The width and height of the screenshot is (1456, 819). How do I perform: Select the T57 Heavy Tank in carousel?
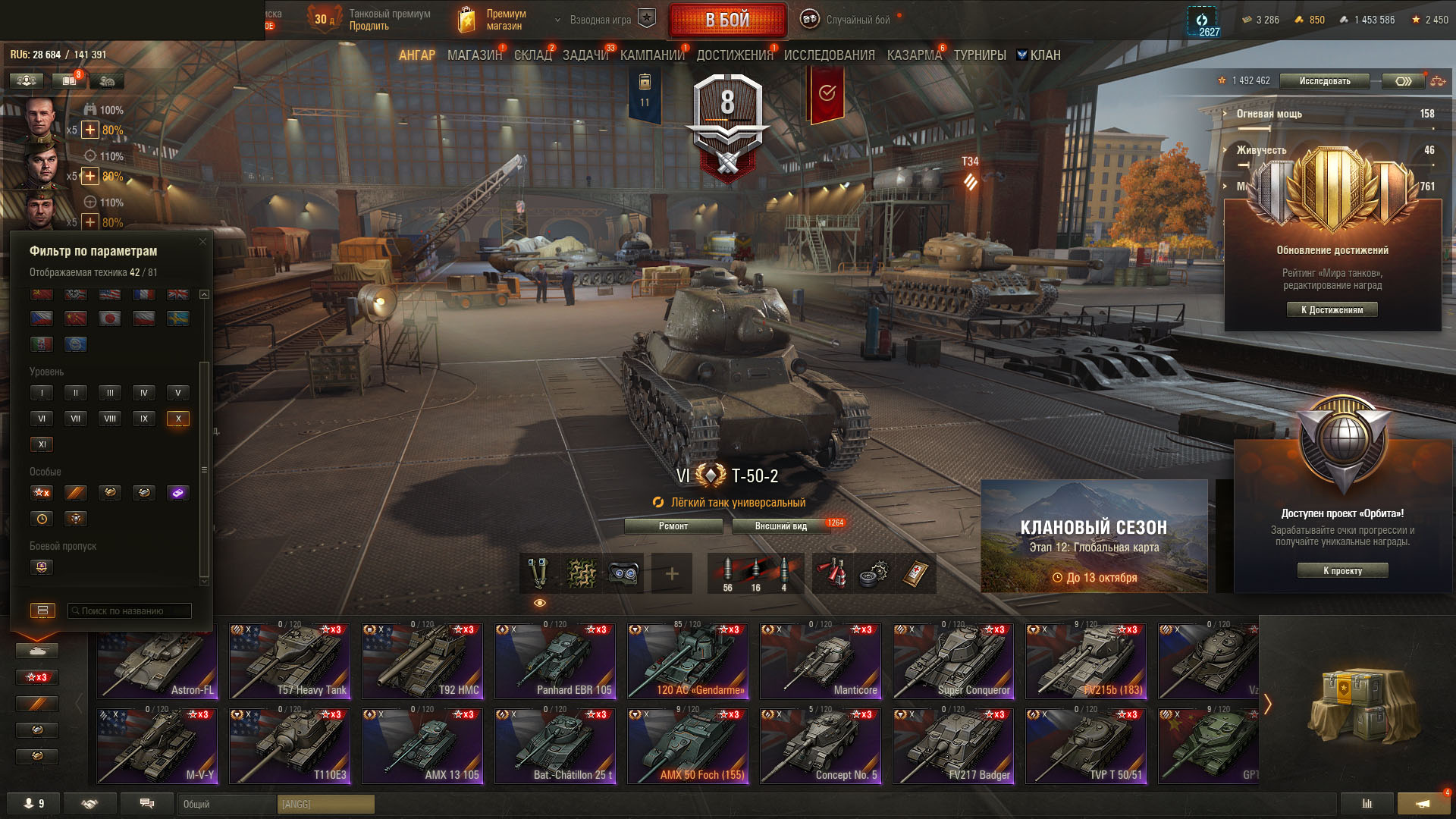[290, 661]
